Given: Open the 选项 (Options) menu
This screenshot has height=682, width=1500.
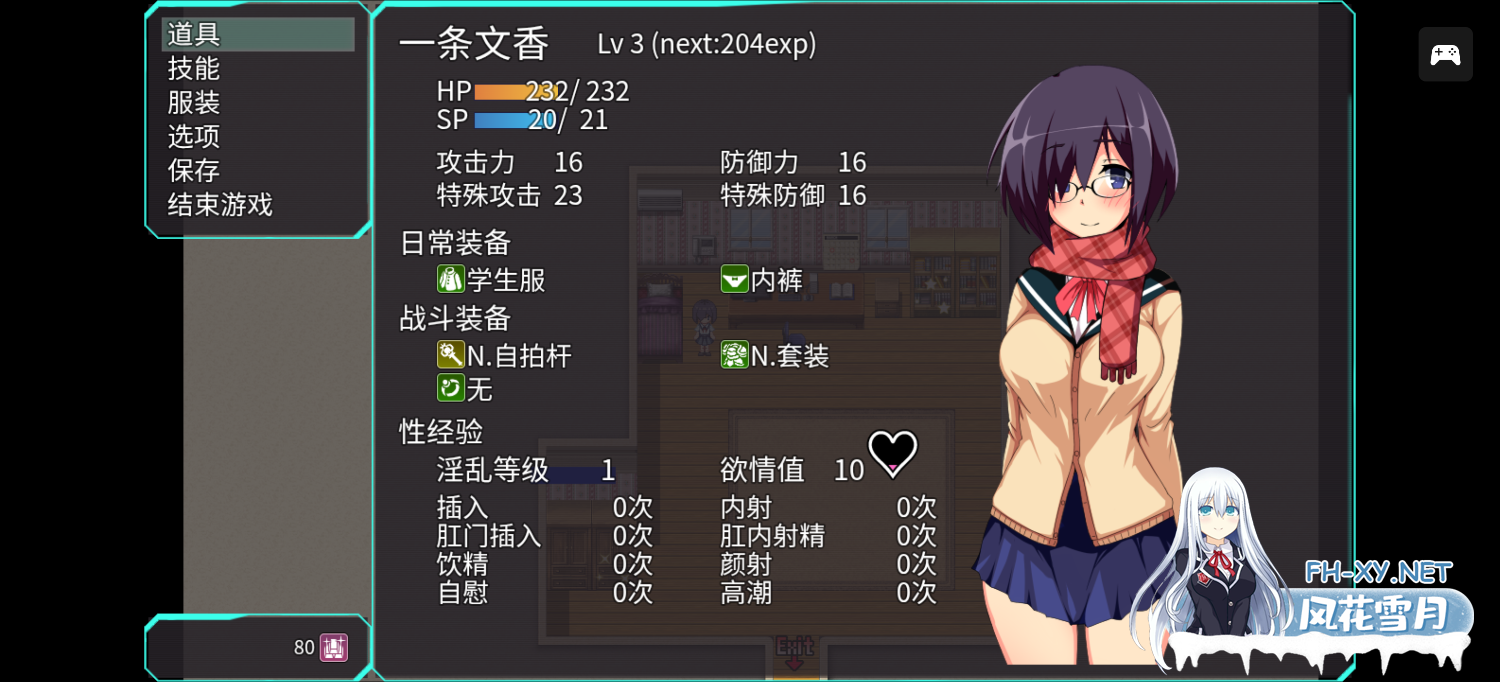Looking at the screenshot, I should coord(194,137).
